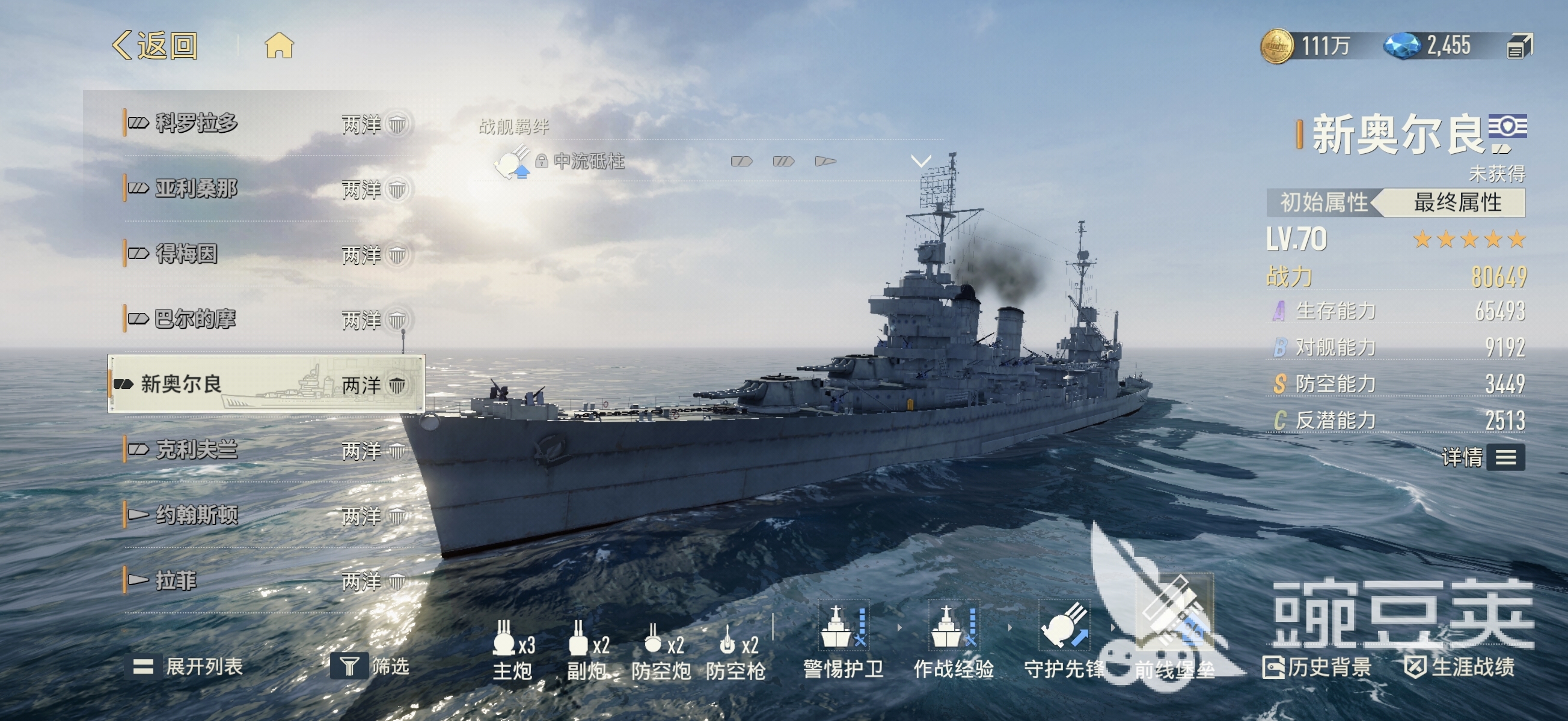Switch to the 最终属性 tab
Screen dimensions: 1568x721
coord(1457,202)
